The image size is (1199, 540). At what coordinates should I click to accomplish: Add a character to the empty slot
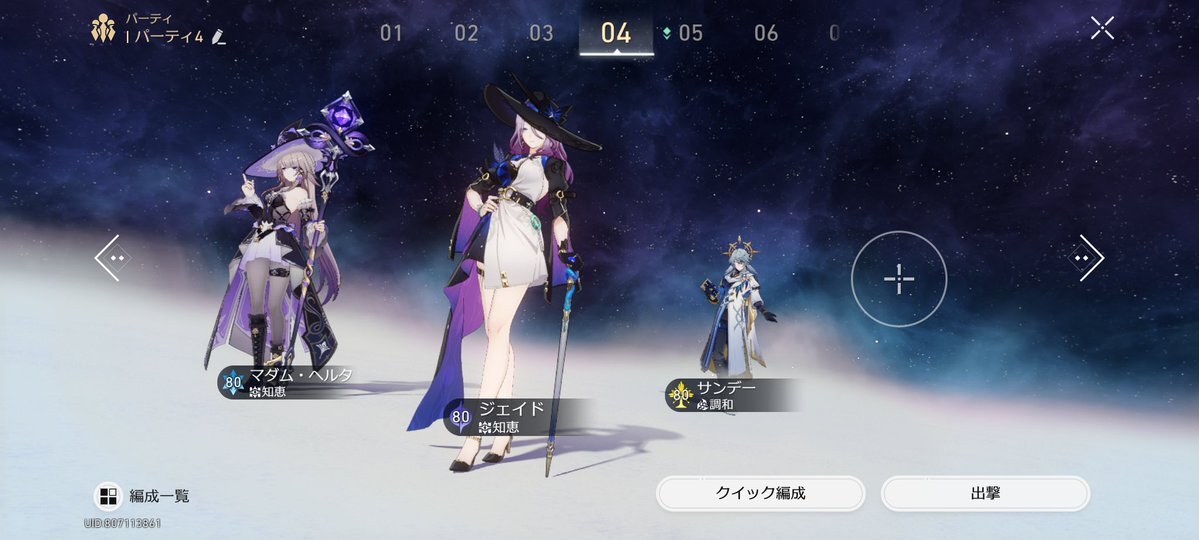(899, 279)
